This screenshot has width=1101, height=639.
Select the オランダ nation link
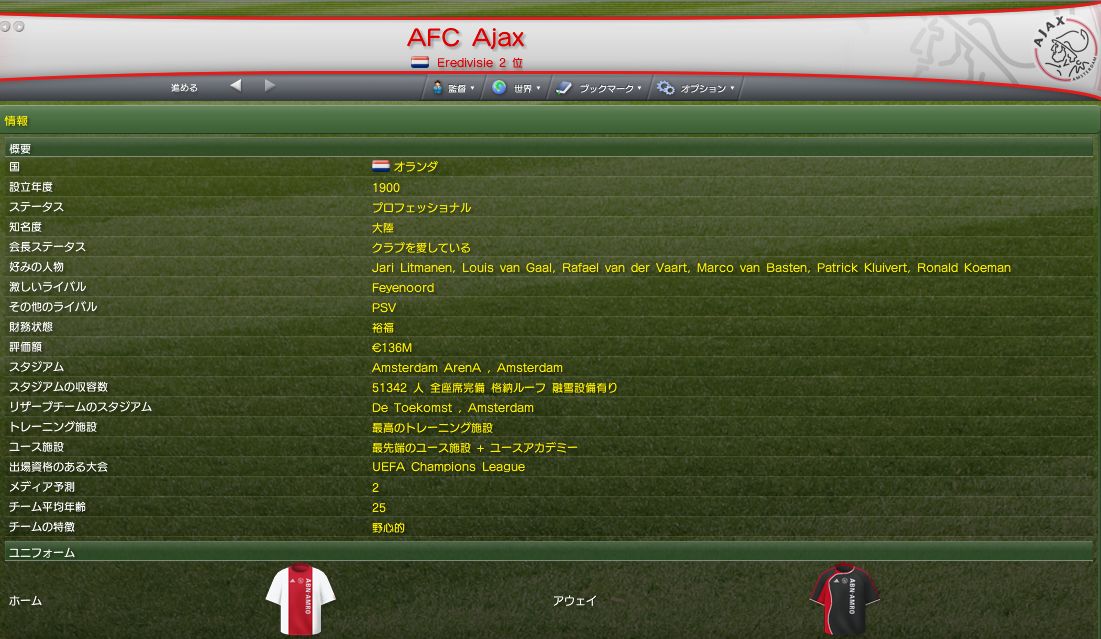[x=415, y=167]
